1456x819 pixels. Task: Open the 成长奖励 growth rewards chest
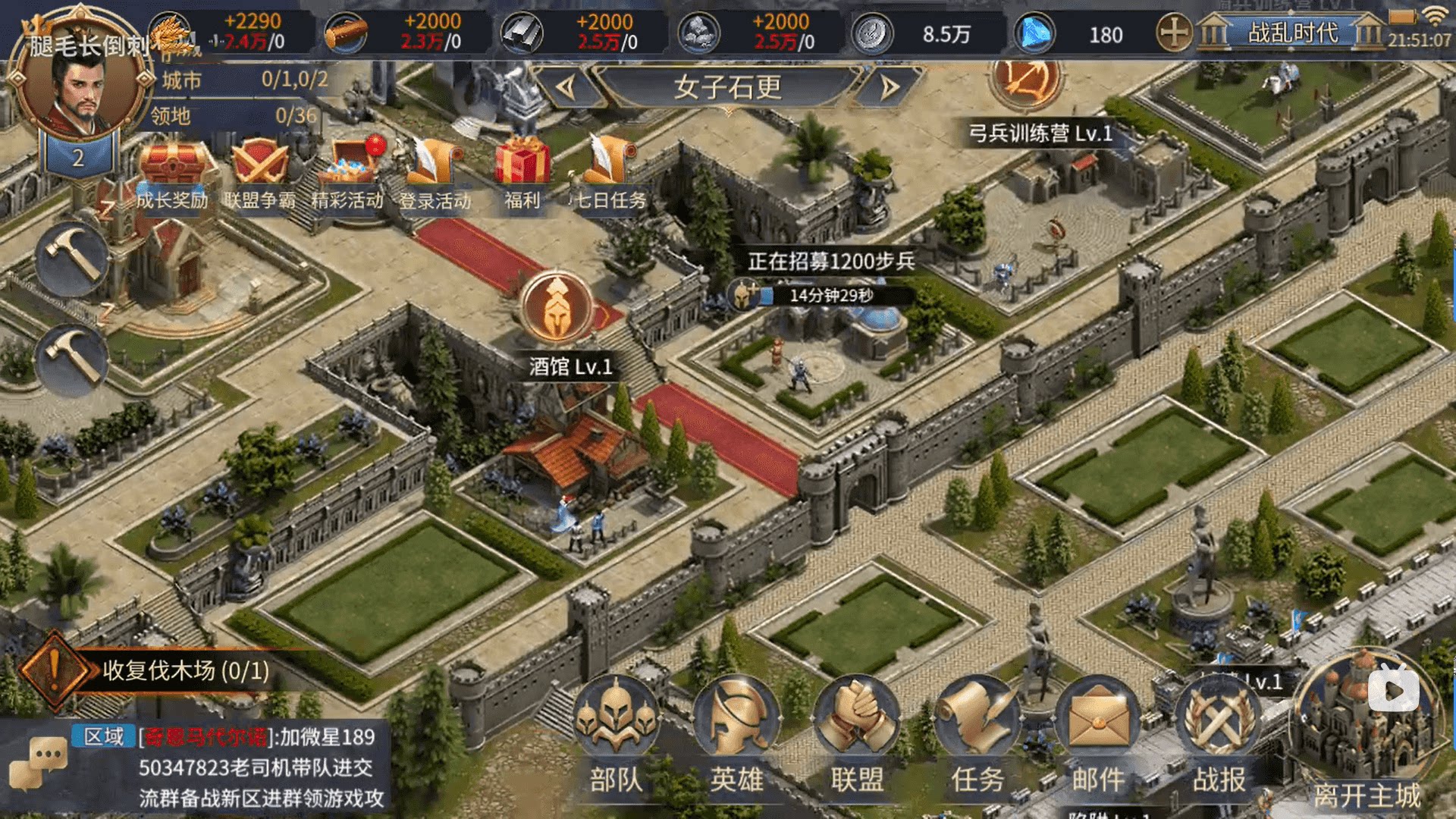[x=172, y=173]
